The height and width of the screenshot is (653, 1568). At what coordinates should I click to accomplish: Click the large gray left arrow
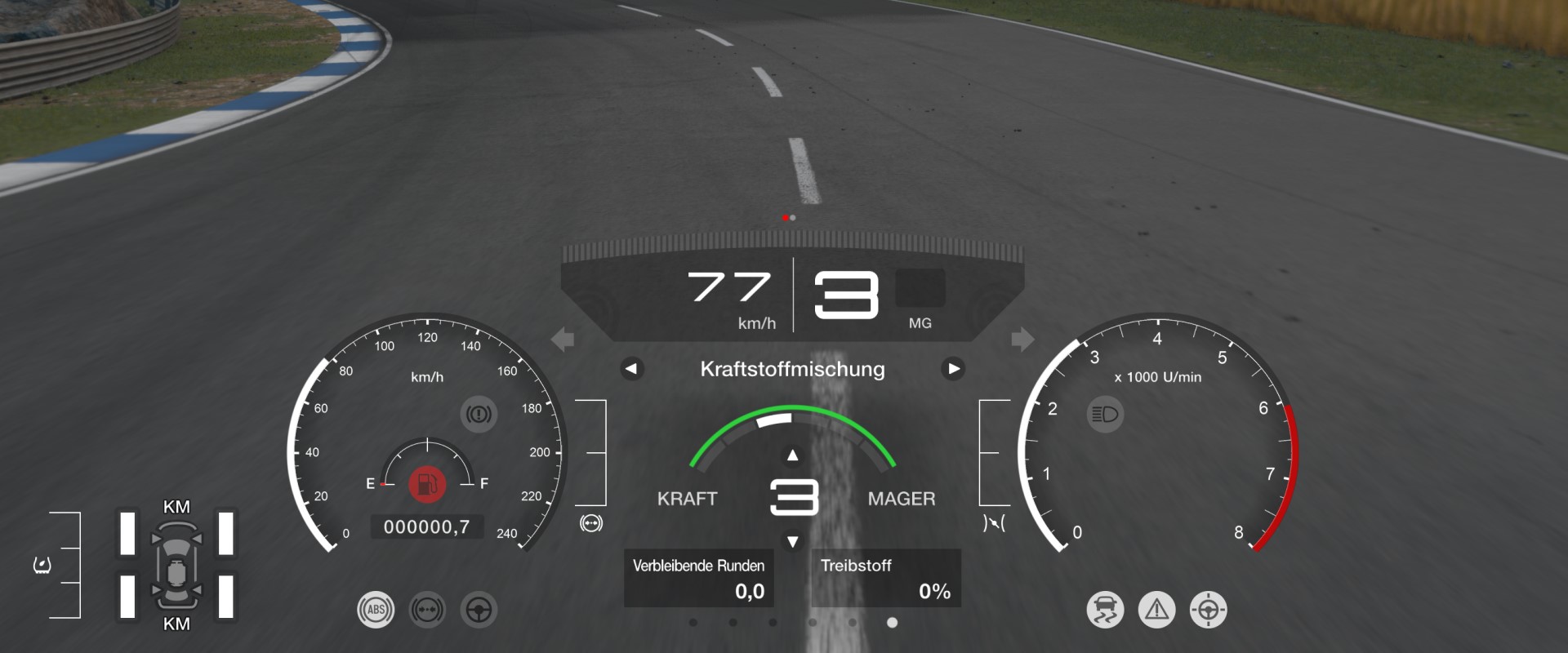click(563, 339)
